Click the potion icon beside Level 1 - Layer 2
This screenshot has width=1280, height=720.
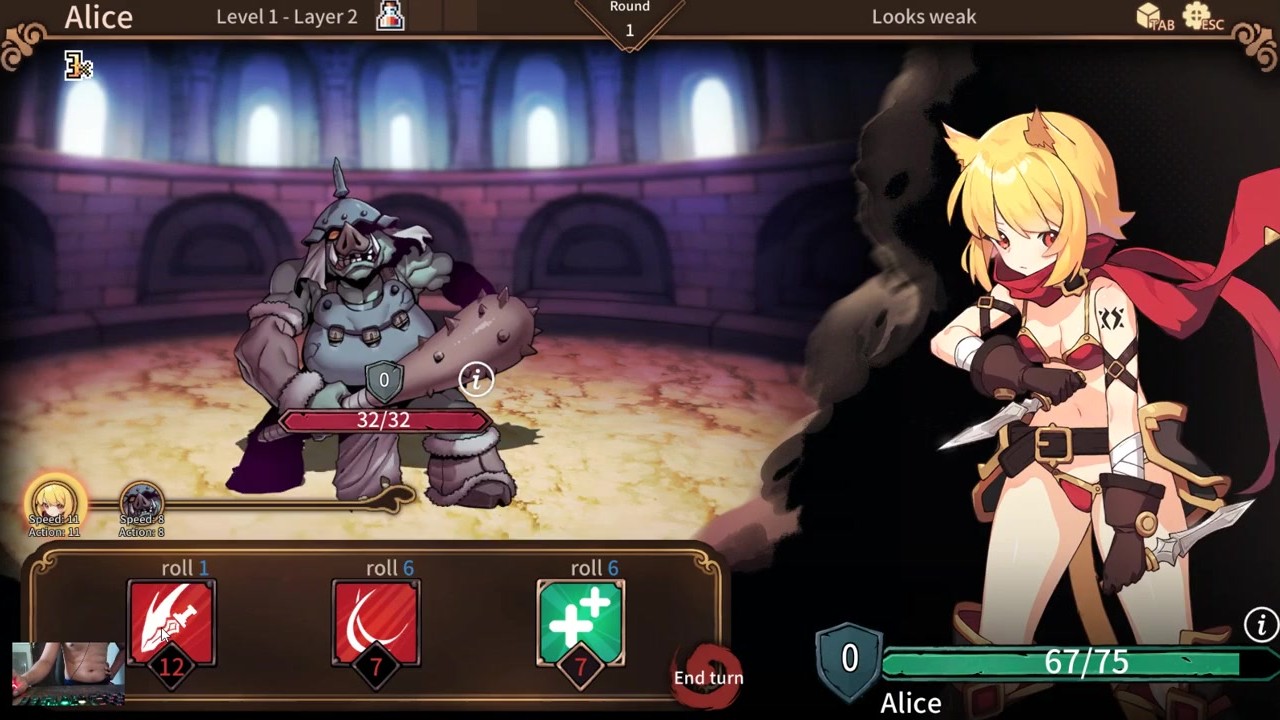click(390, 16)
